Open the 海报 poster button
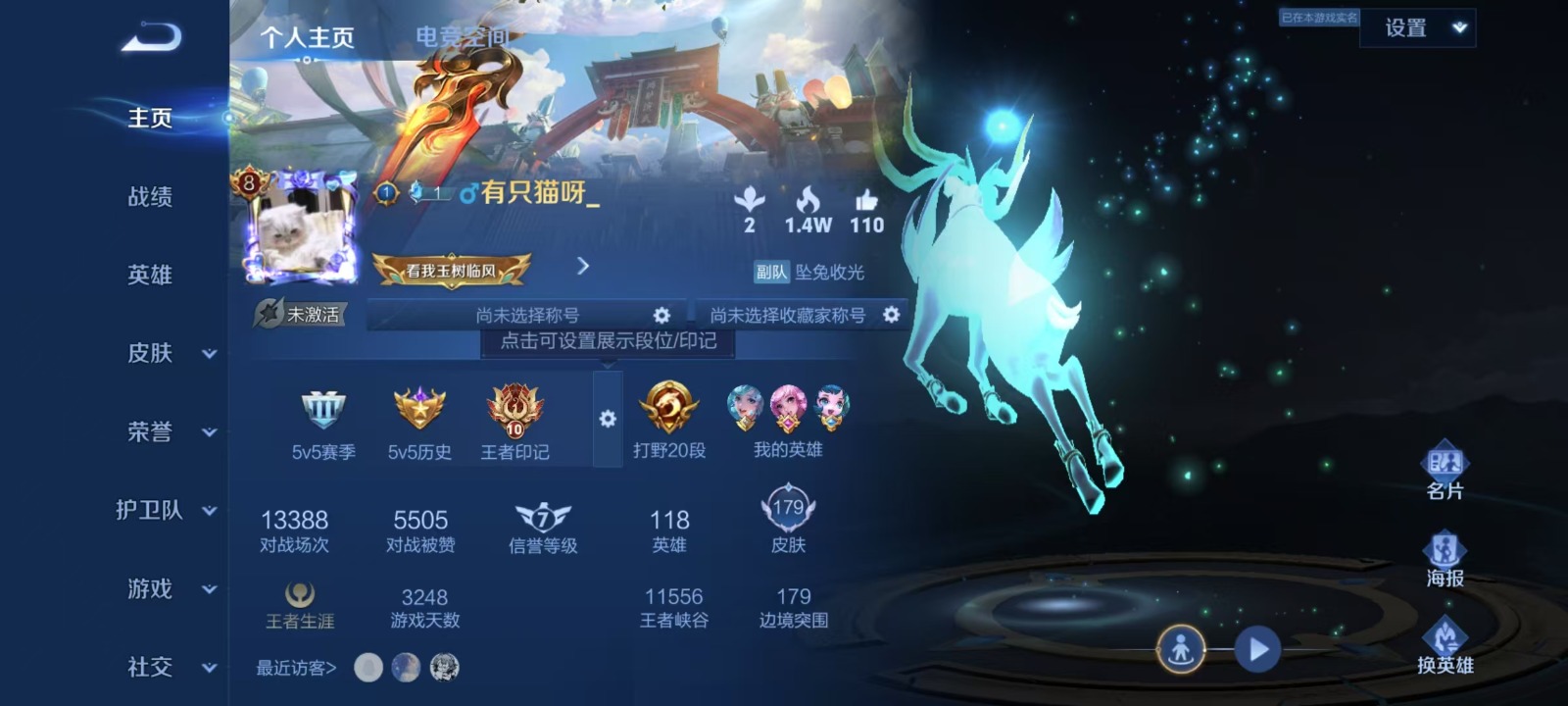The width and height of the screenshot is (1568, 706). [1445, 559]
